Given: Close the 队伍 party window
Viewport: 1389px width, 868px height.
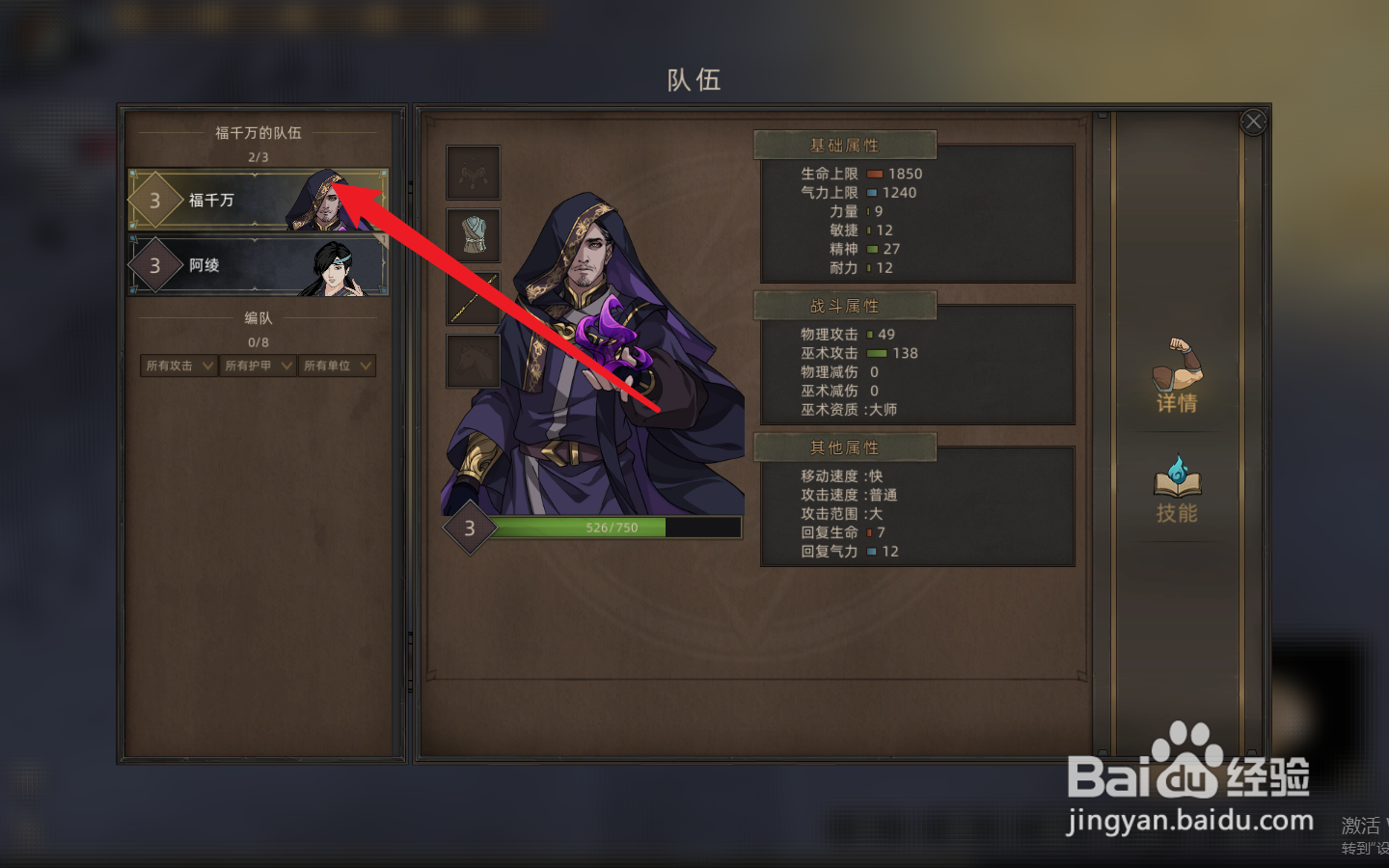Looking at the screenshot, I should 1253,121.
